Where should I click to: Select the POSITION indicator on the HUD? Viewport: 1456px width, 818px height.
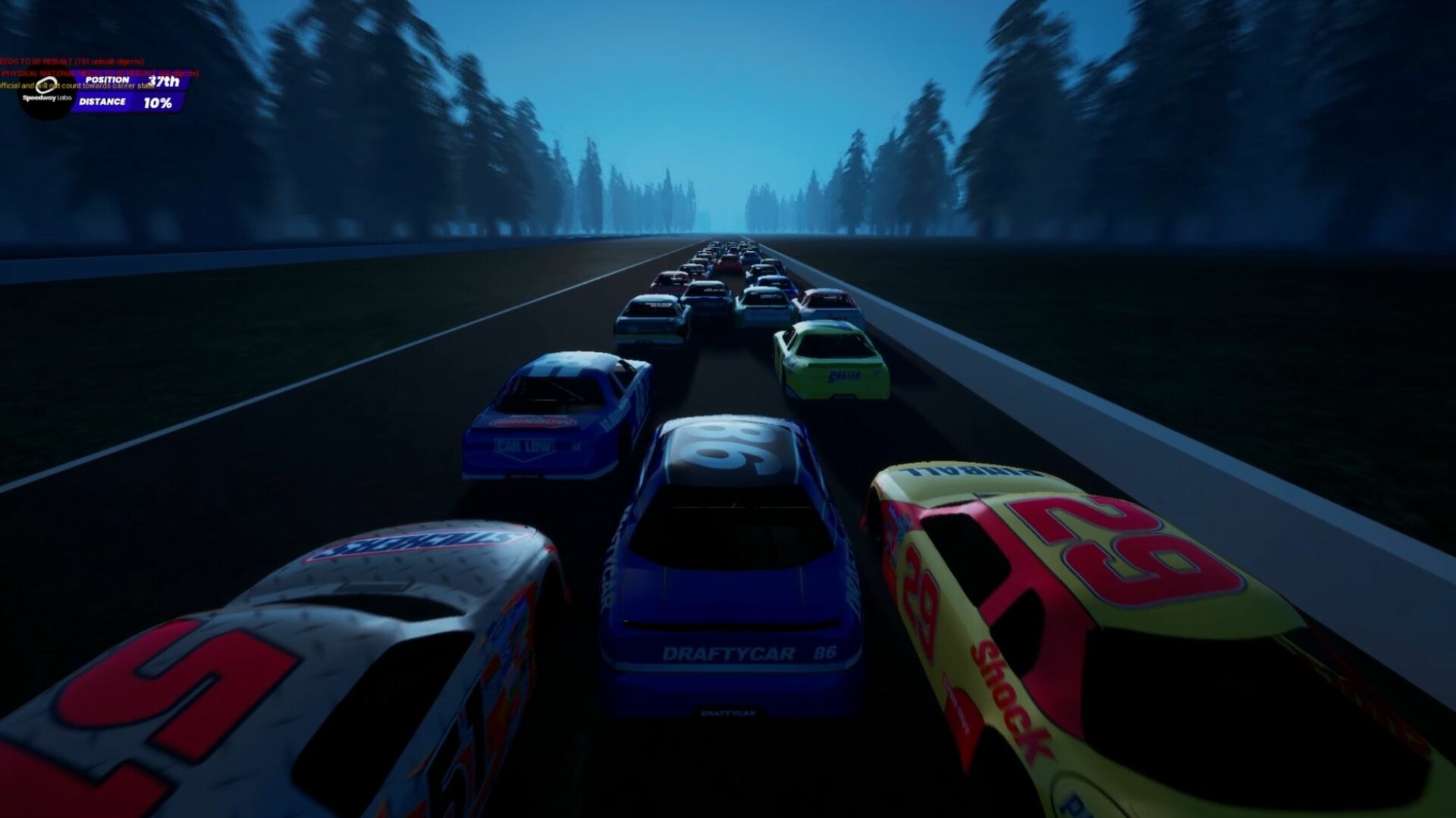tap(106, 80)
